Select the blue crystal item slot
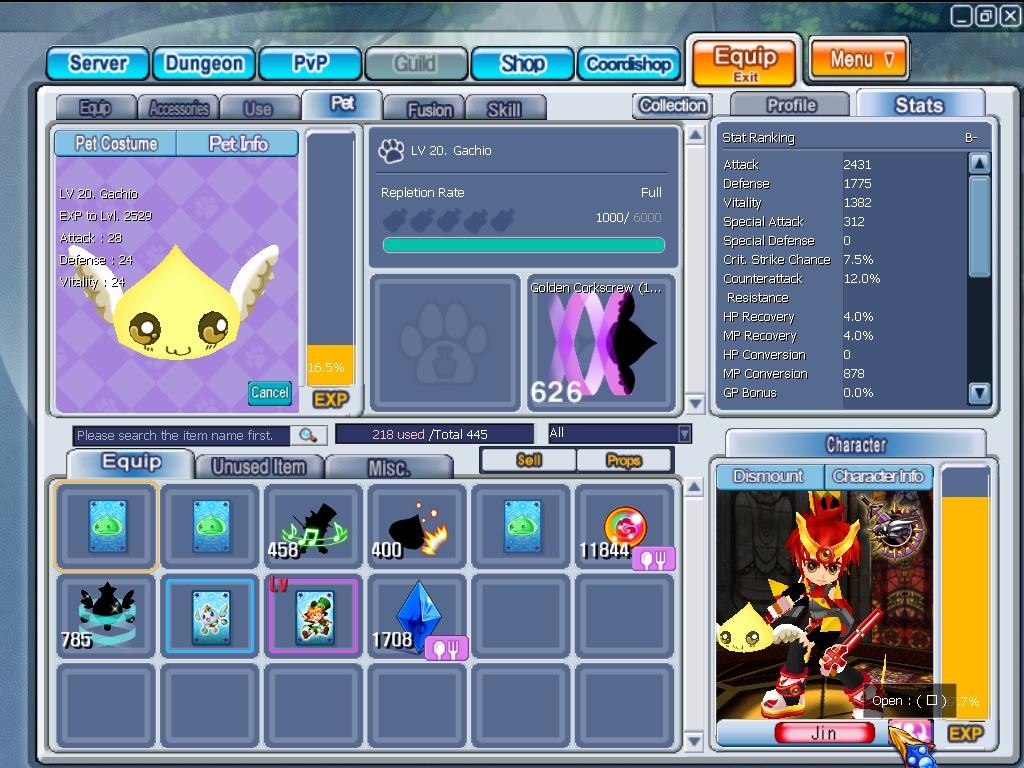 point(417,616)
